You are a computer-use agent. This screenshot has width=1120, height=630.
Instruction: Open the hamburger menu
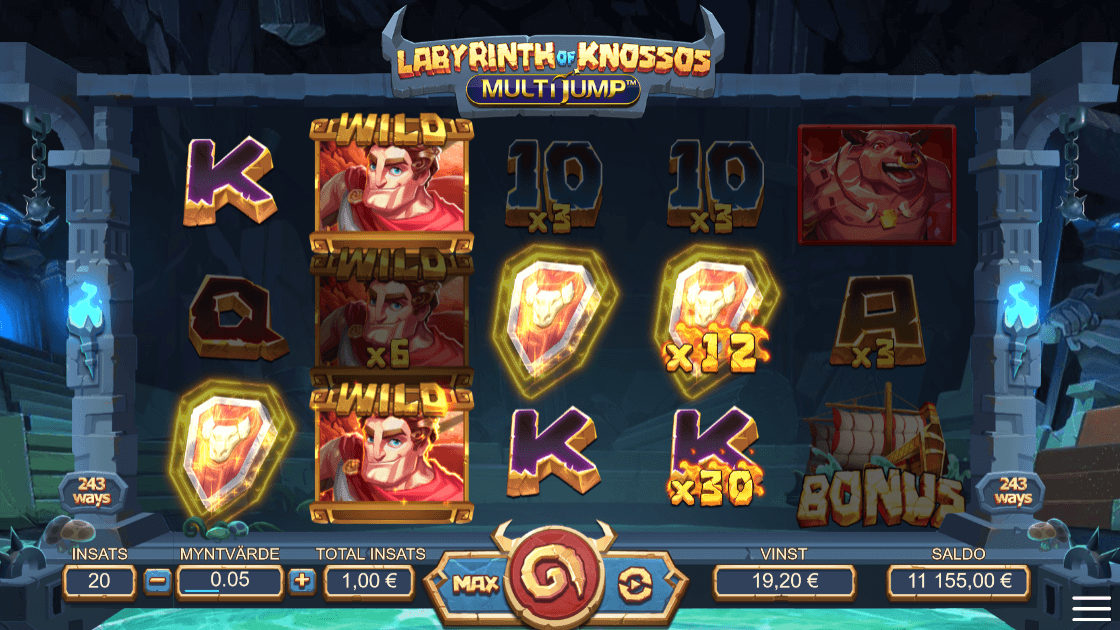point(1092,607)
